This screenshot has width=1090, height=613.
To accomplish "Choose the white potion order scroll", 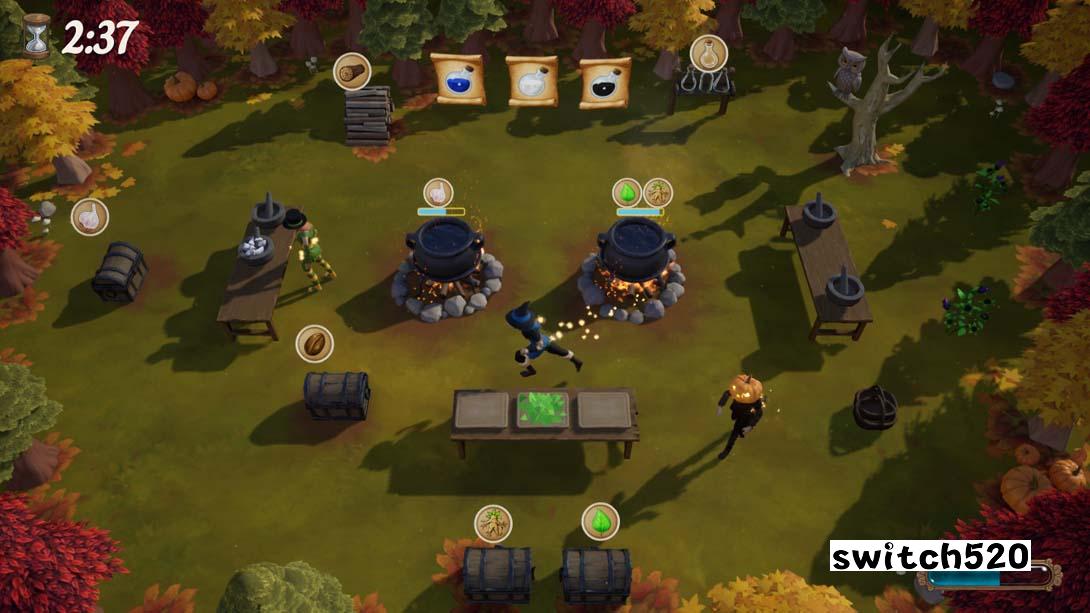I will pos(532,81).
